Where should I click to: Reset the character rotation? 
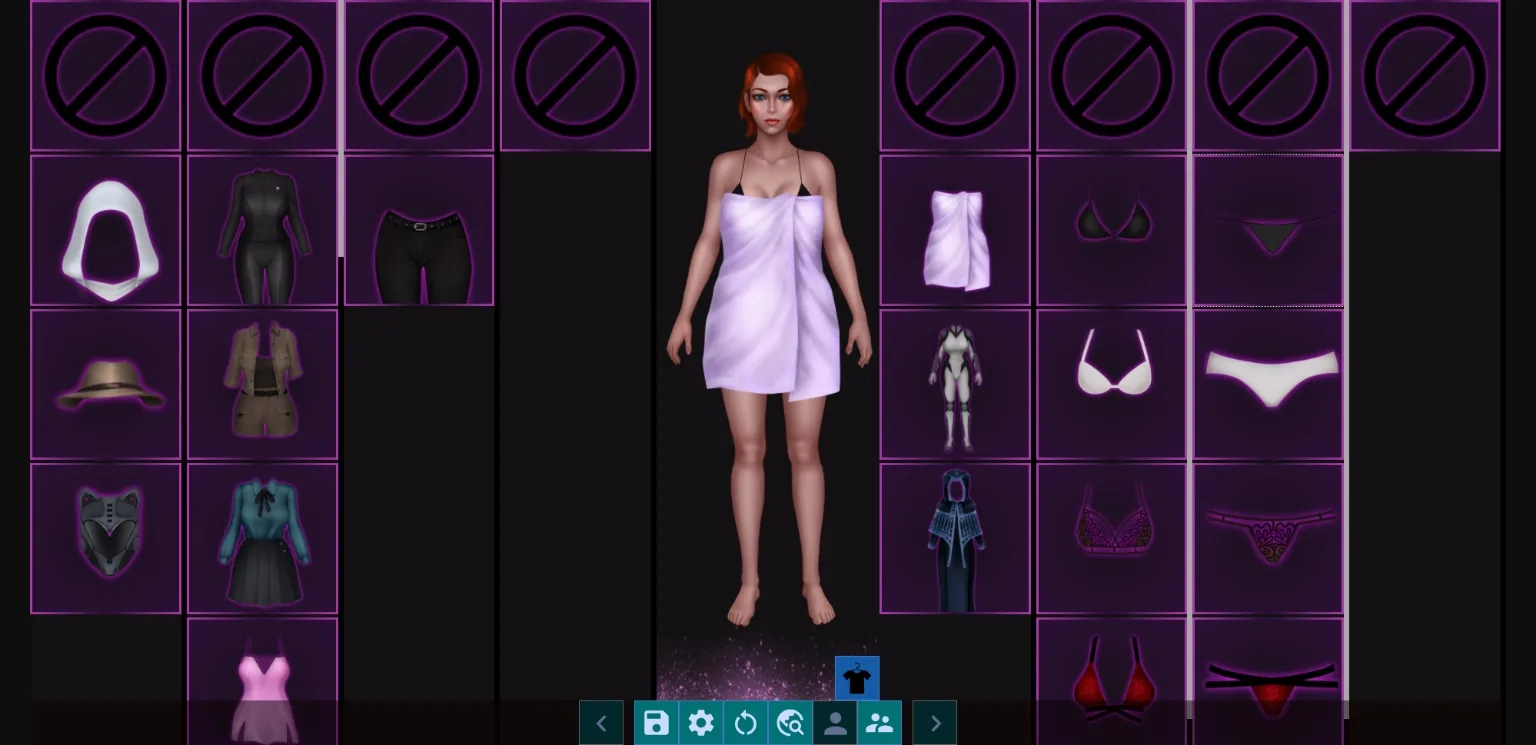746,722
